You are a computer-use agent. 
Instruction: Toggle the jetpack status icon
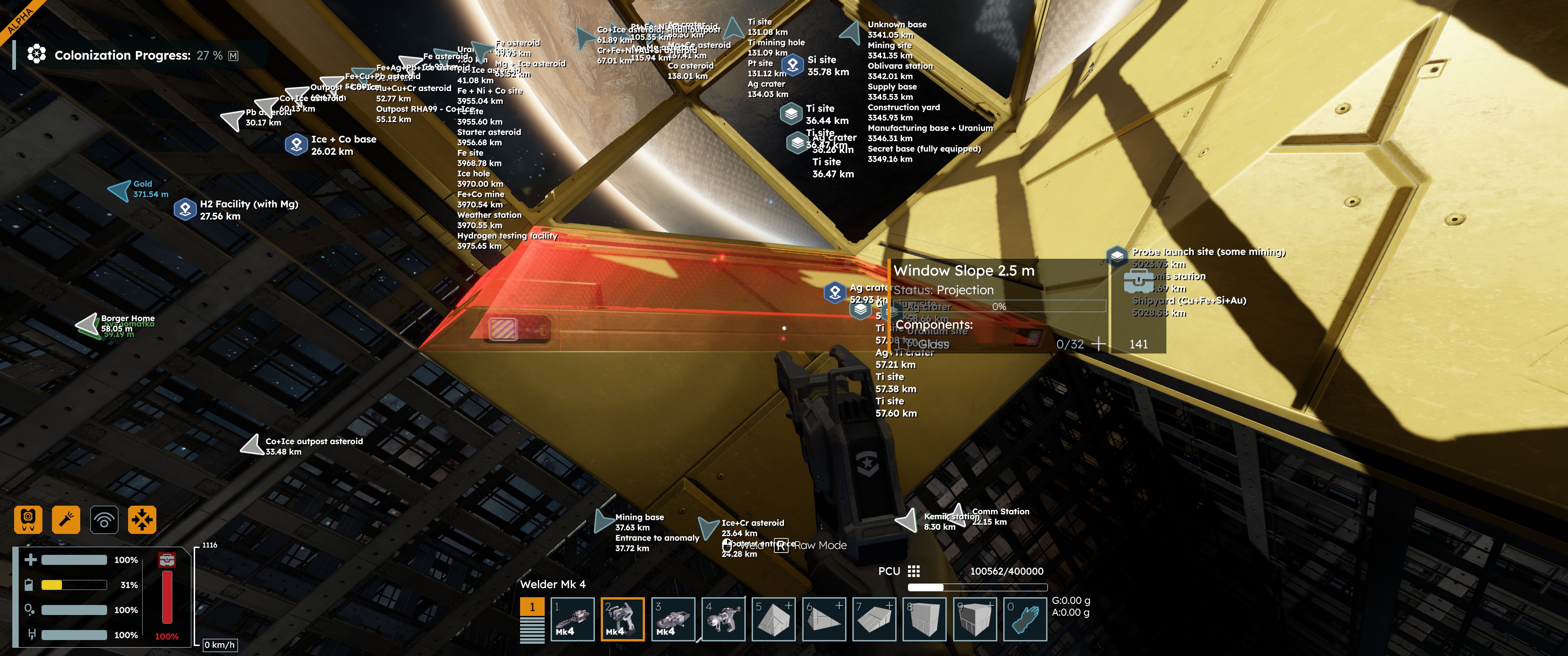28,519
